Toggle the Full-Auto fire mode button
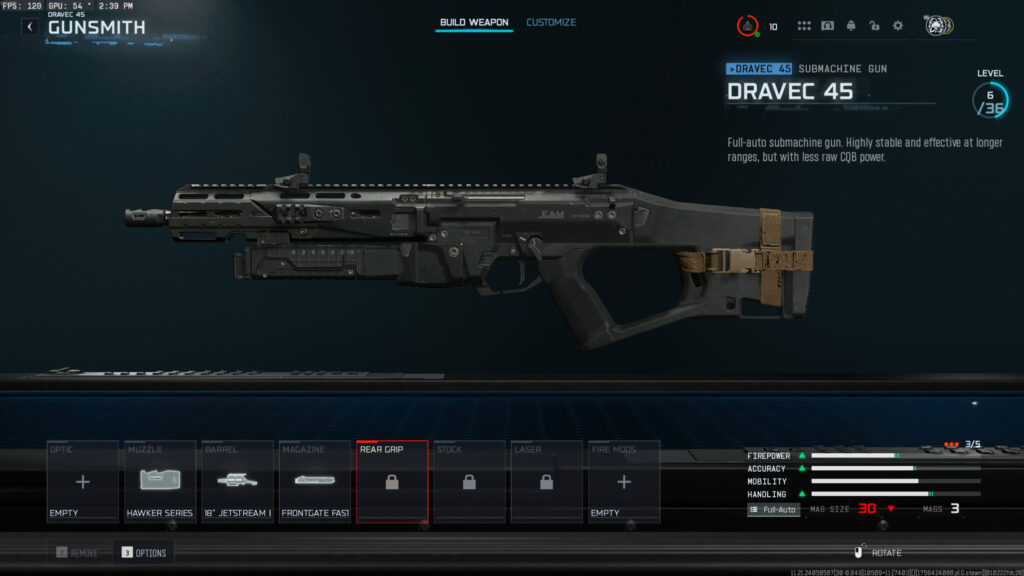 coord(774,509)
